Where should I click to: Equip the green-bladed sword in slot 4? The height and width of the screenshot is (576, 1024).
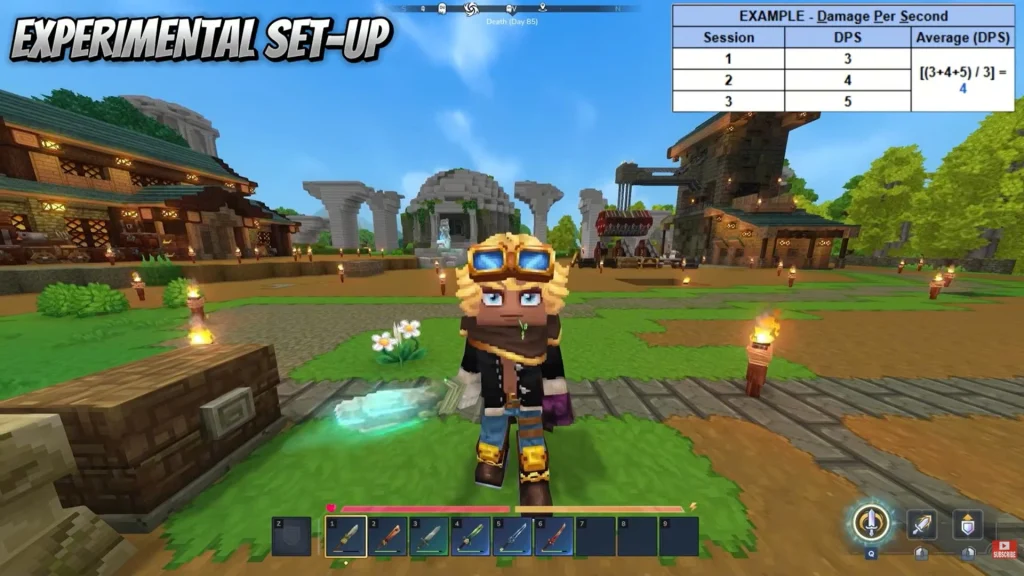tap(471, 536)
